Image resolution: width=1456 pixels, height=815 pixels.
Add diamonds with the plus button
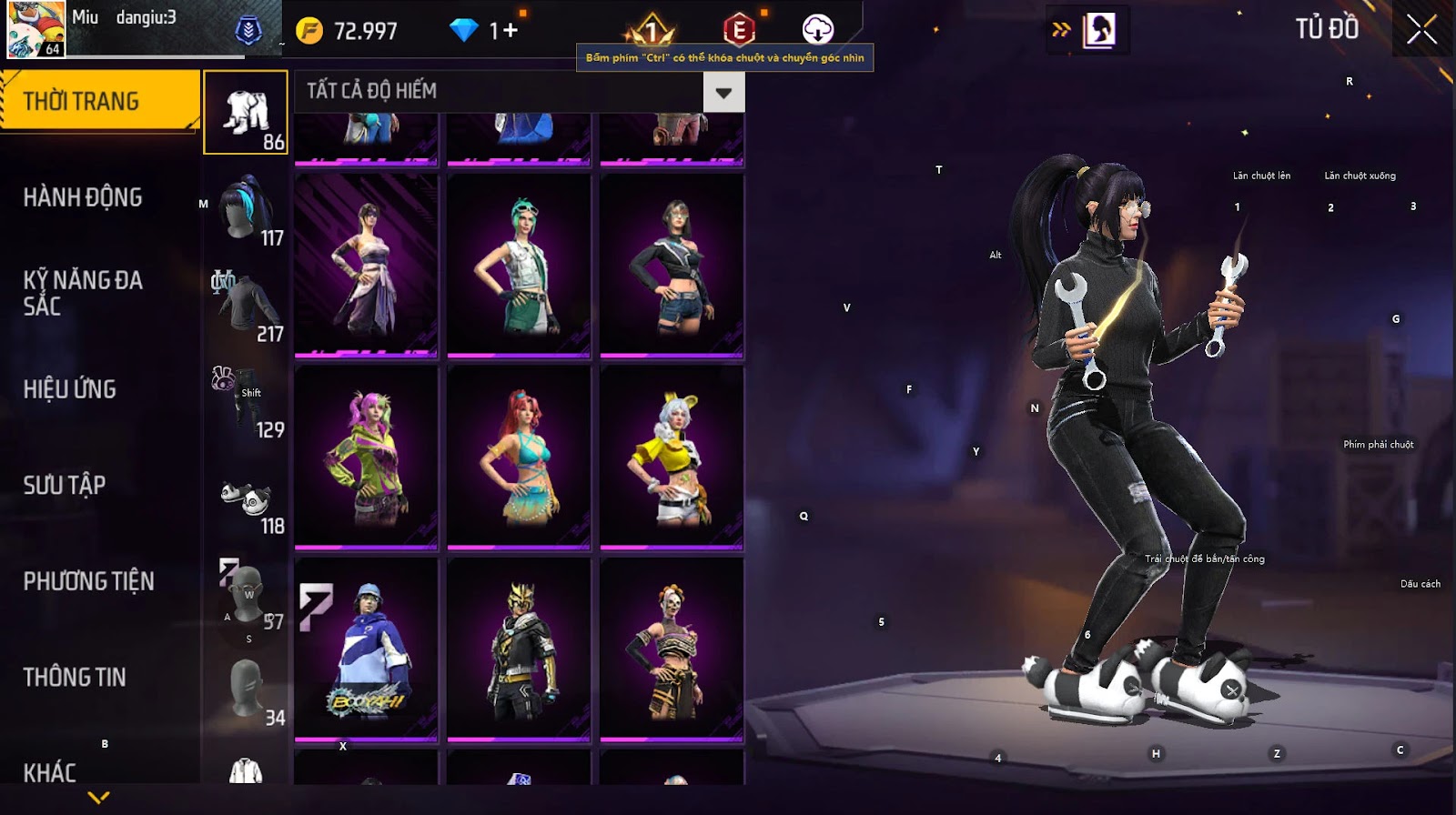[x=510, y=31]
